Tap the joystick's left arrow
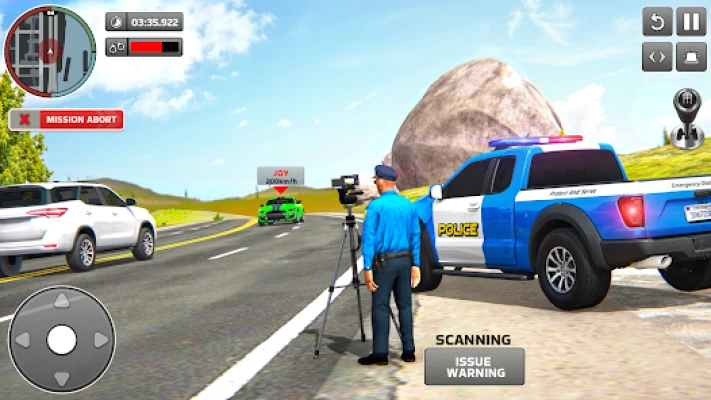This screenshot has height=400, width=711. click(x=23, y=340)
